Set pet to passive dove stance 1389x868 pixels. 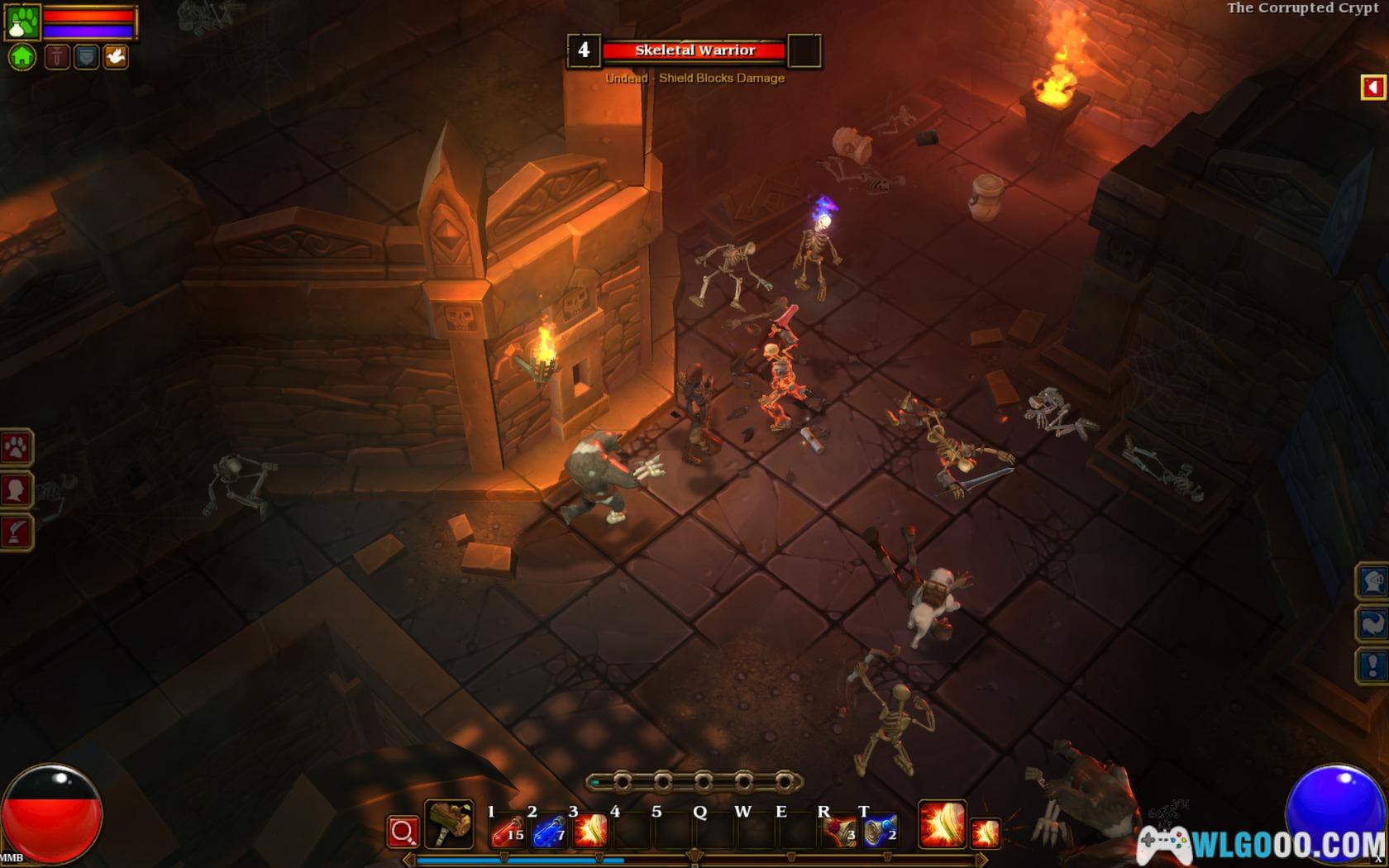tap(116, 57)
